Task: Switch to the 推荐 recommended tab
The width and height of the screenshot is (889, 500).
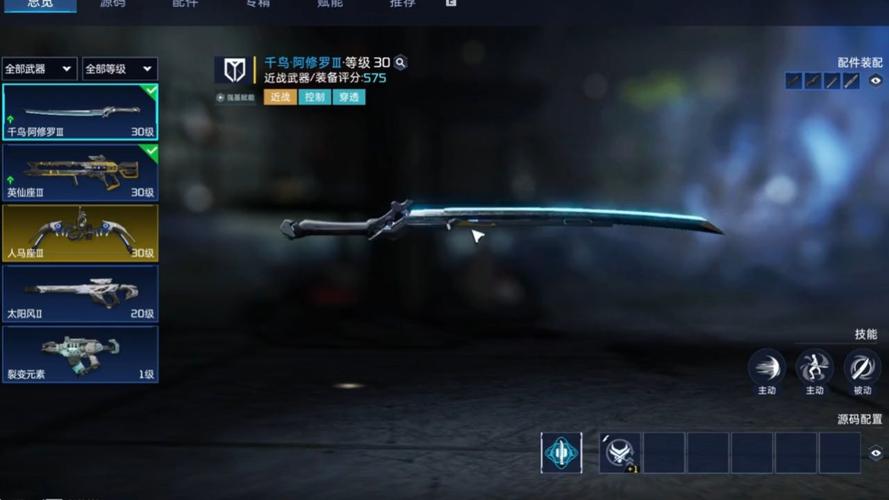Action: [402, 4]
